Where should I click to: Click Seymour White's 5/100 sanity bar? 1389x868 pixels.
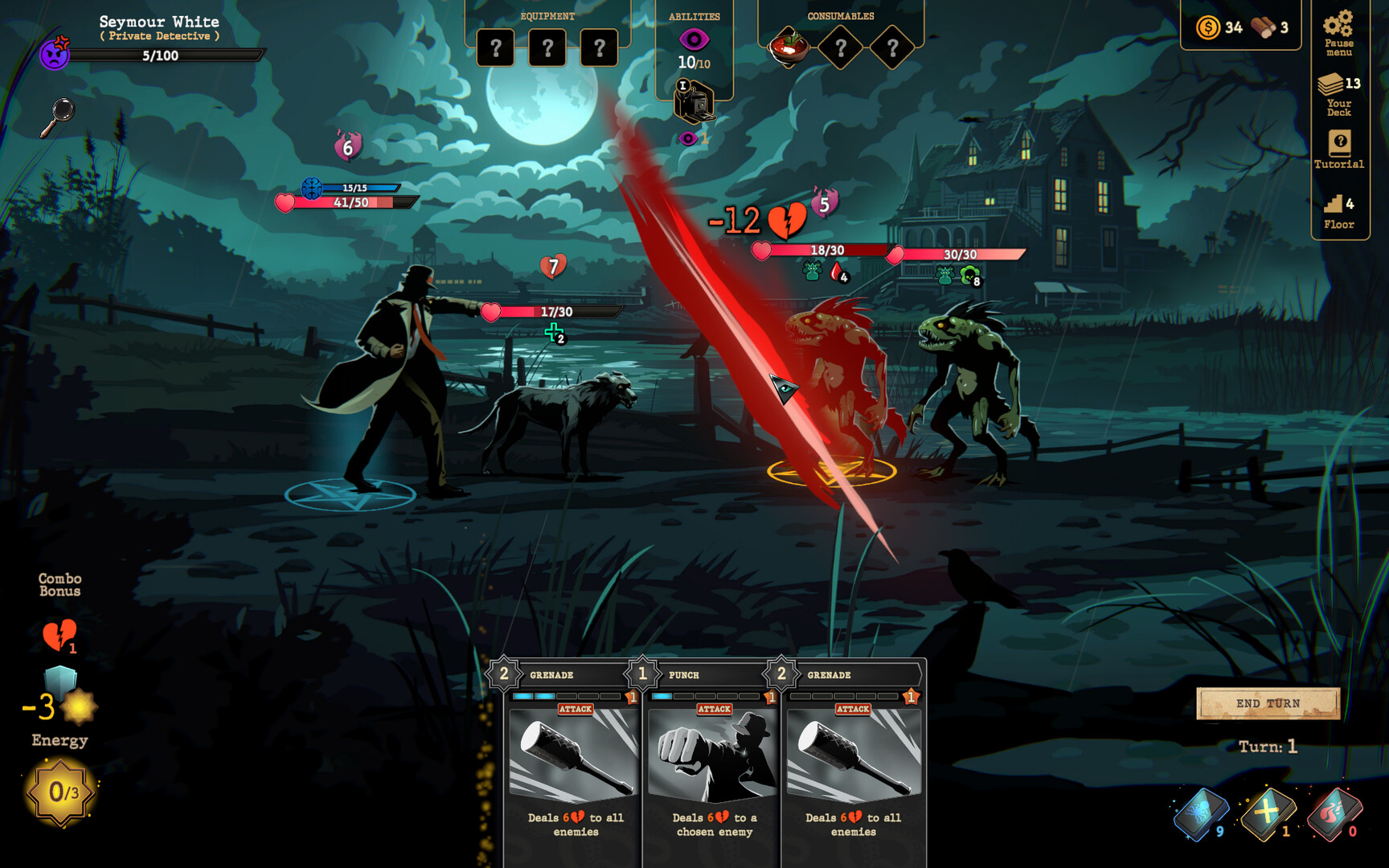167,56
